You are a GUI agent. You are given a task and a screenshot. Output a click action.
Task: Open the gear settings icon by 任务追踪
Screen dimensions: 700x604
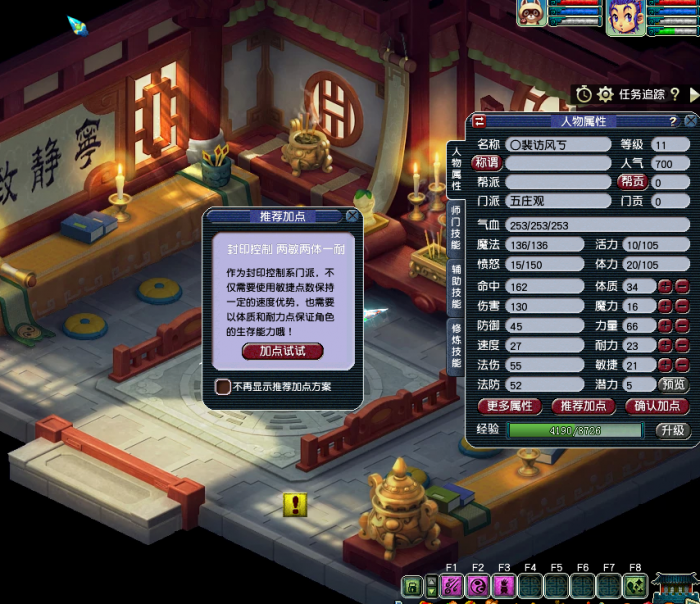(x=605, y=94)
